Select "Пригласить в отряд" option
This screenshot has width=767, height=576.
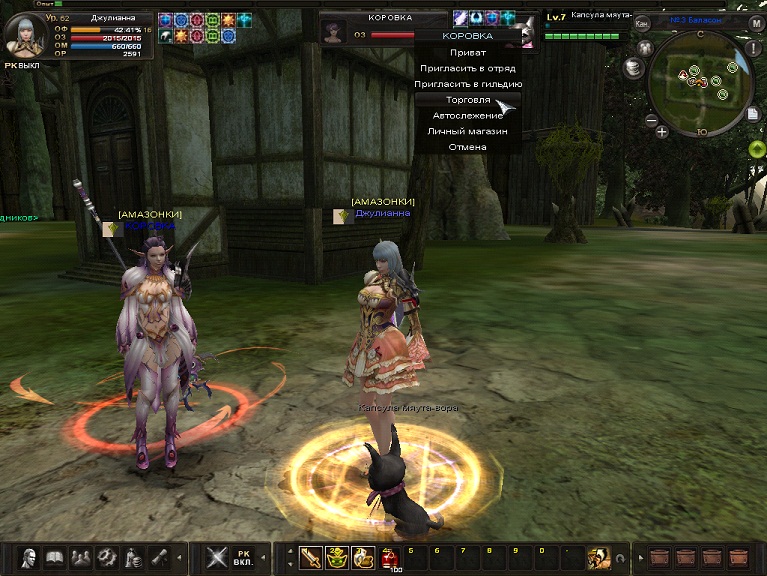[467, 68]
